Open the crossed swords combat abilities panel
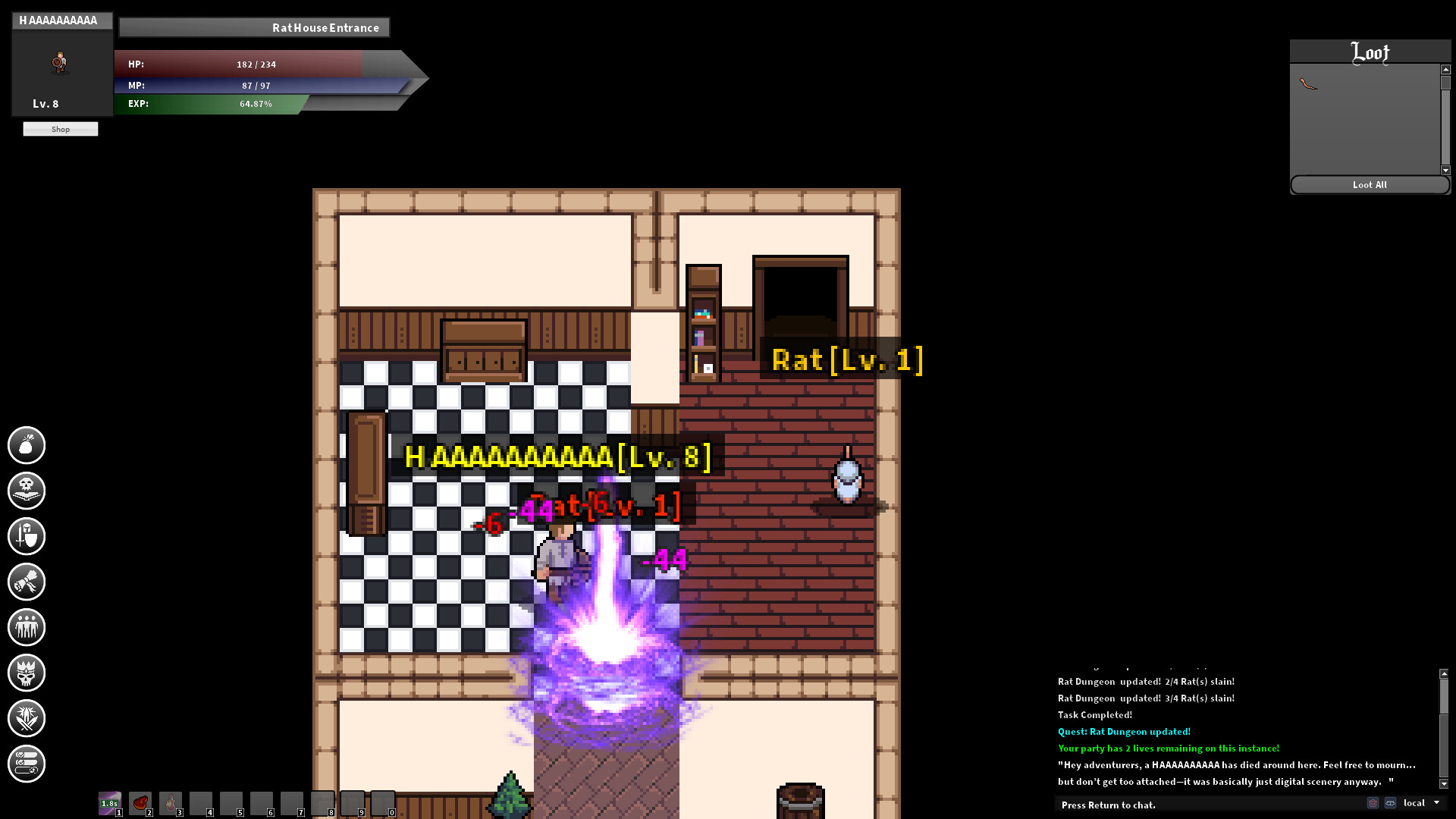Screen dimensions: 1456x819 pyautogui.click(x=27, y=718)
